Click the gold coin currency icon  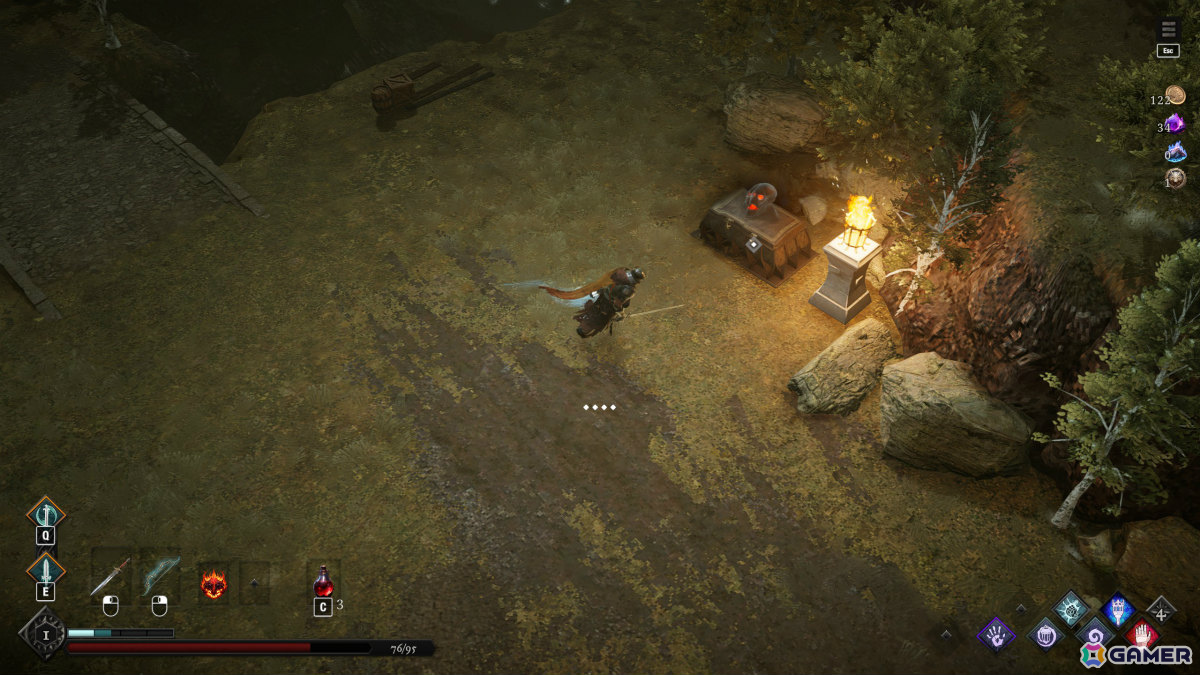point(1176,96)
